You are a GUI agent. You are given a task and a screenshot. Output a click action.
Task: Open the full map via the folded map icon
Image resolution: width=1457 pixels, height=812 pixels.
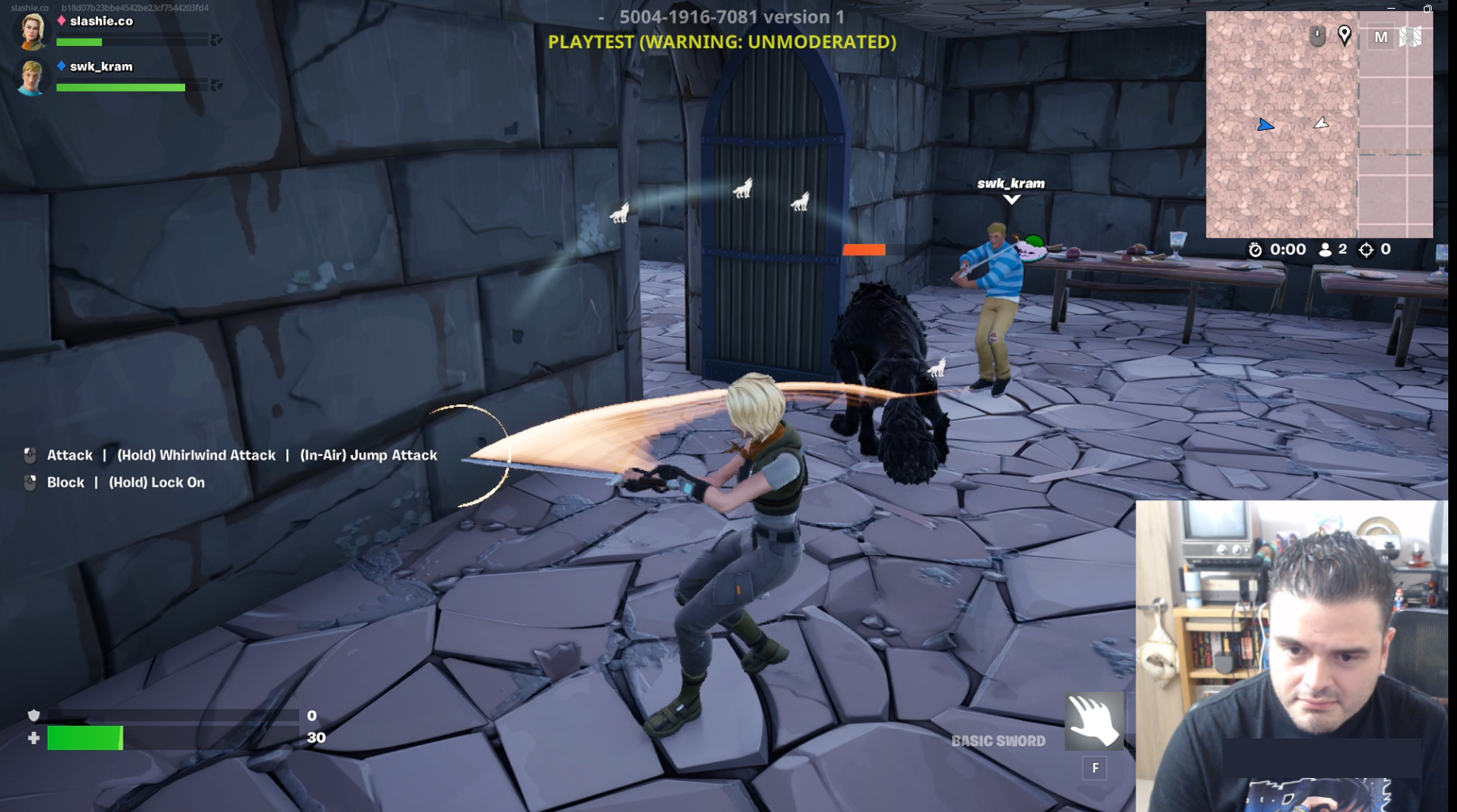click(x=1410, y=36)
